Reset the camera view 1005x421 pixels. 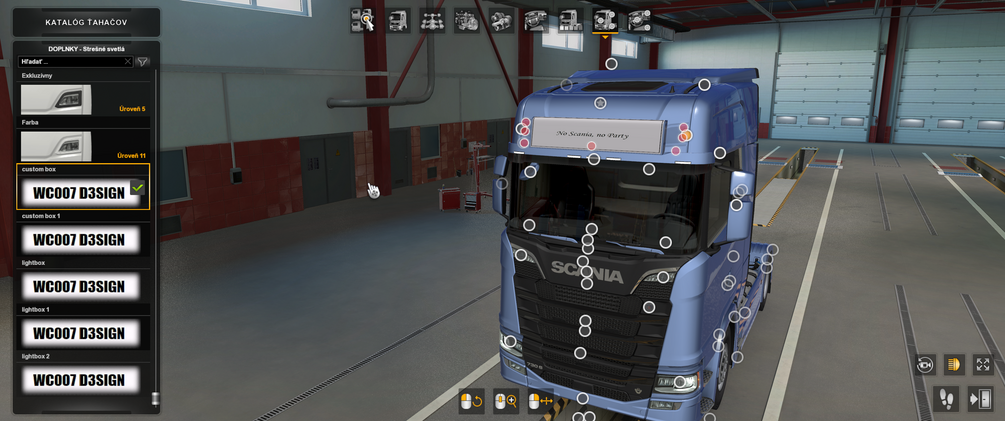pyautogui.click(x=924, y=365)
